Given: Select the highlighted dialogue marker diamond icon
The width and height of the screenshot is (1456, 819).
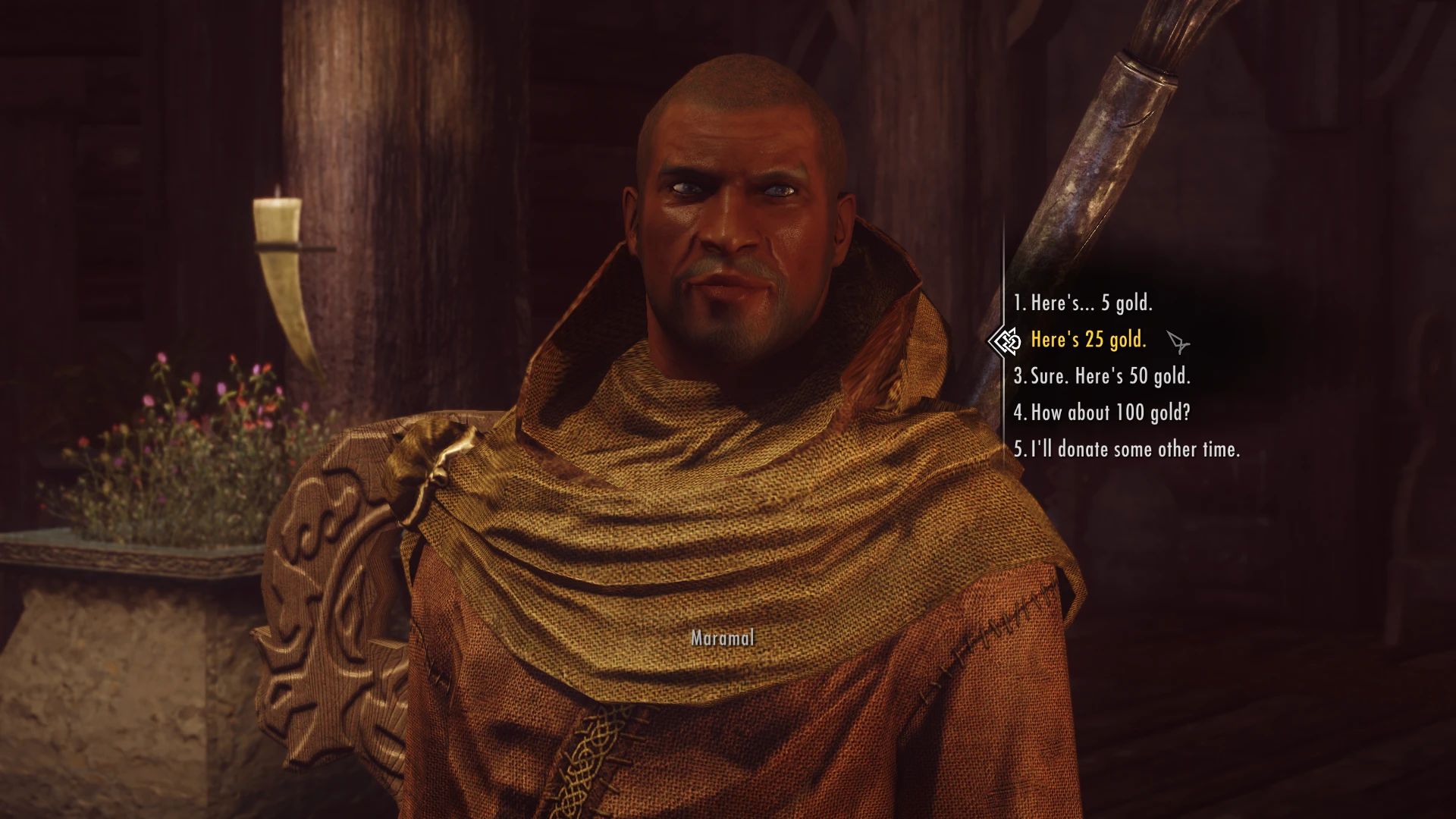Looking at the screenshot, I should pos(1006,341).
